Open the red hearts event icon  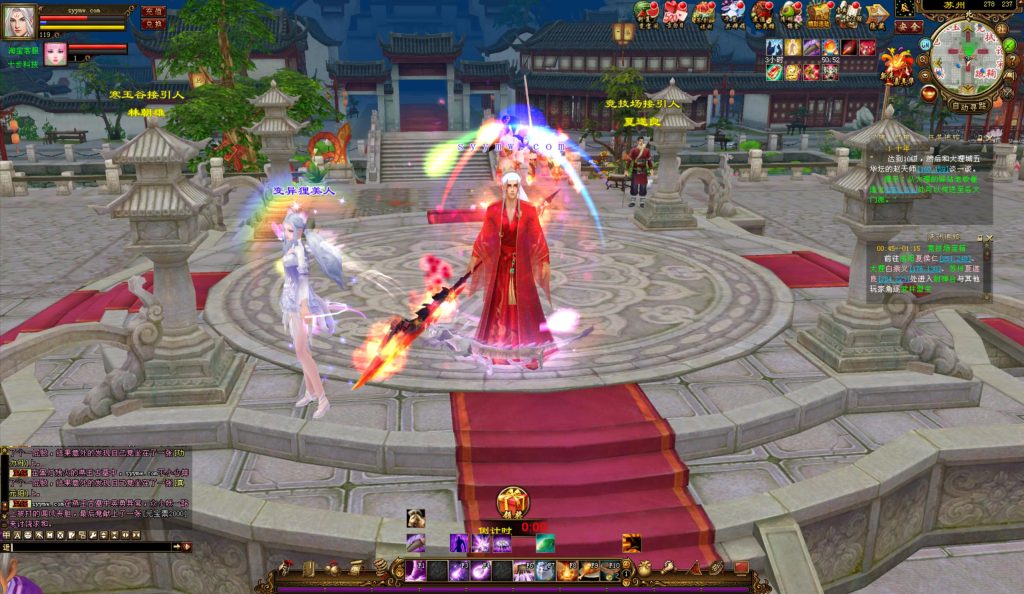coord(674,13)
